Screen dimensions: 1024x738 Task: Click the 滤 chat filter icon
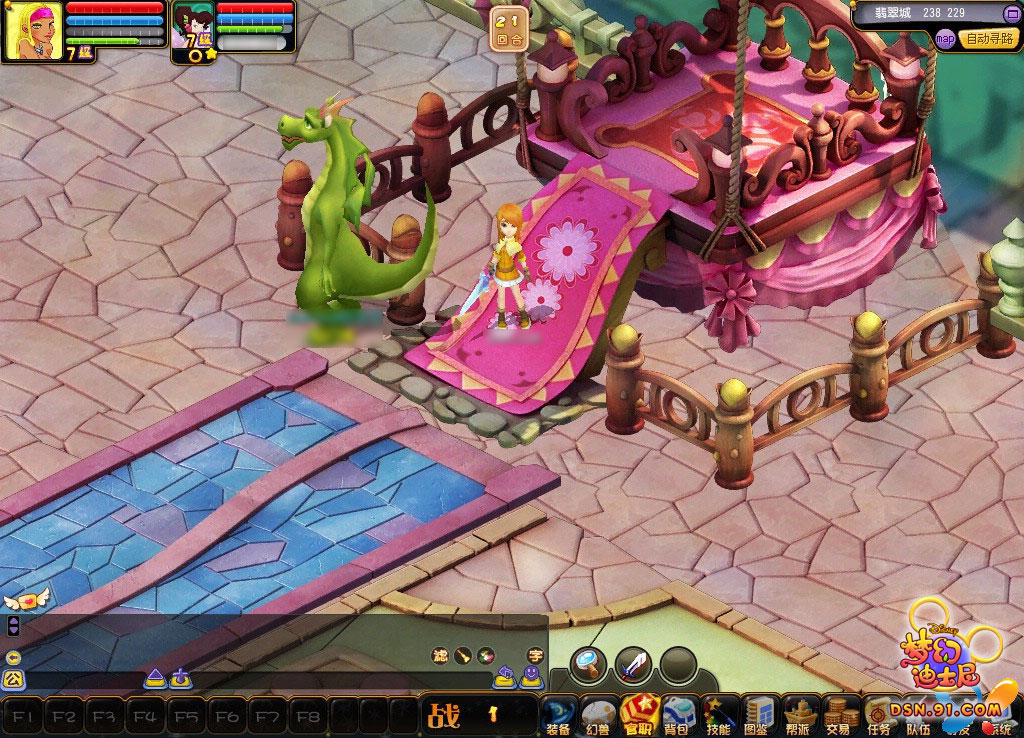tap(440, 655)
